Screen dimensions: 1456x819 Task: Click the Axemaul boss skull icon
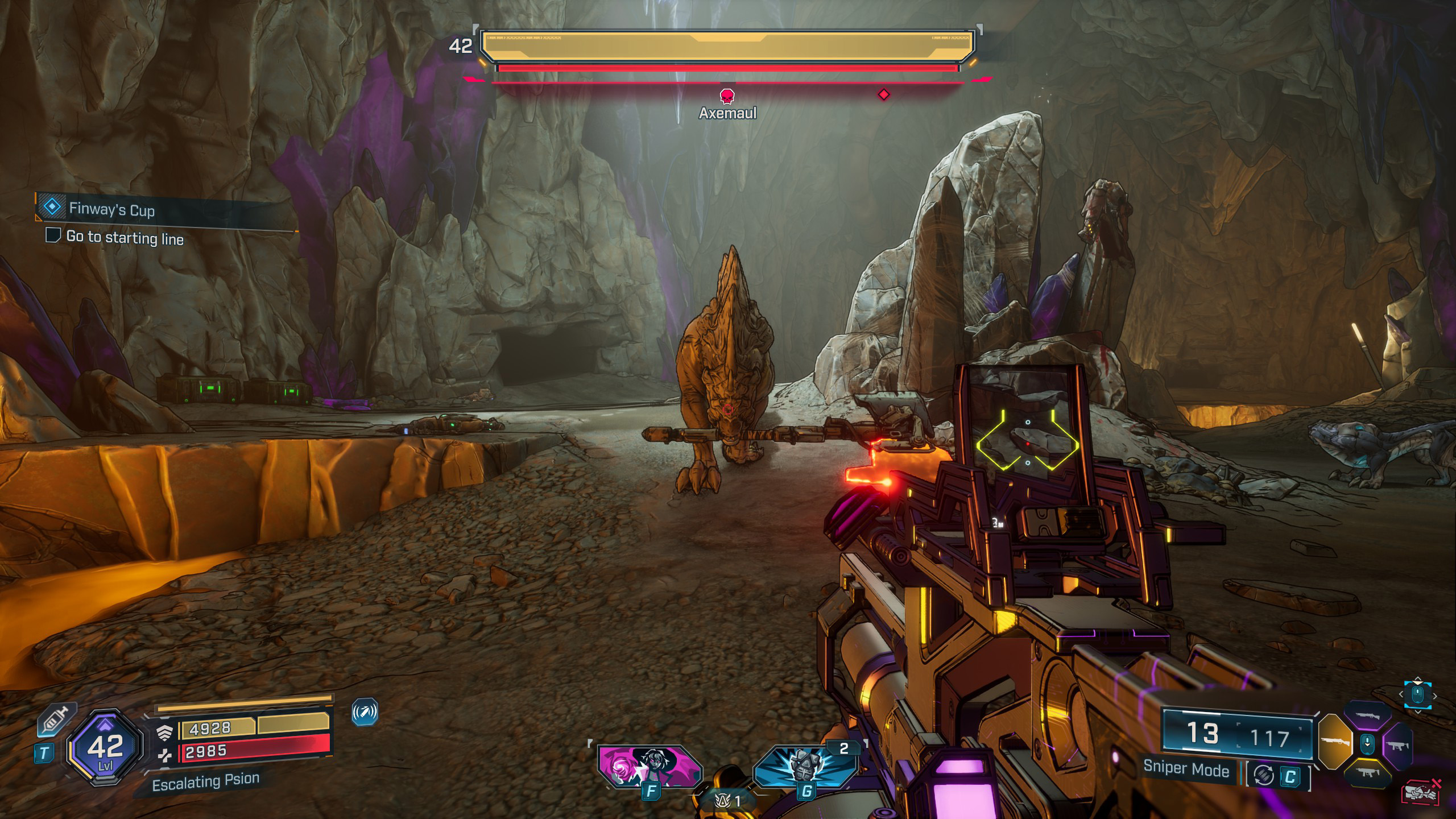point(727,96)
